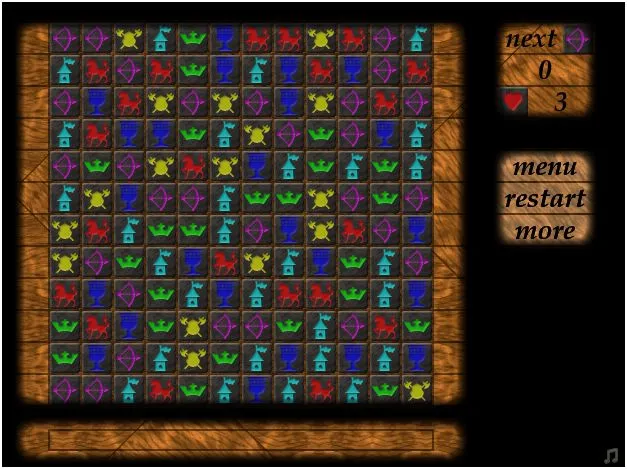
Task: Open the menu button
Action: [x=544, y=167]
